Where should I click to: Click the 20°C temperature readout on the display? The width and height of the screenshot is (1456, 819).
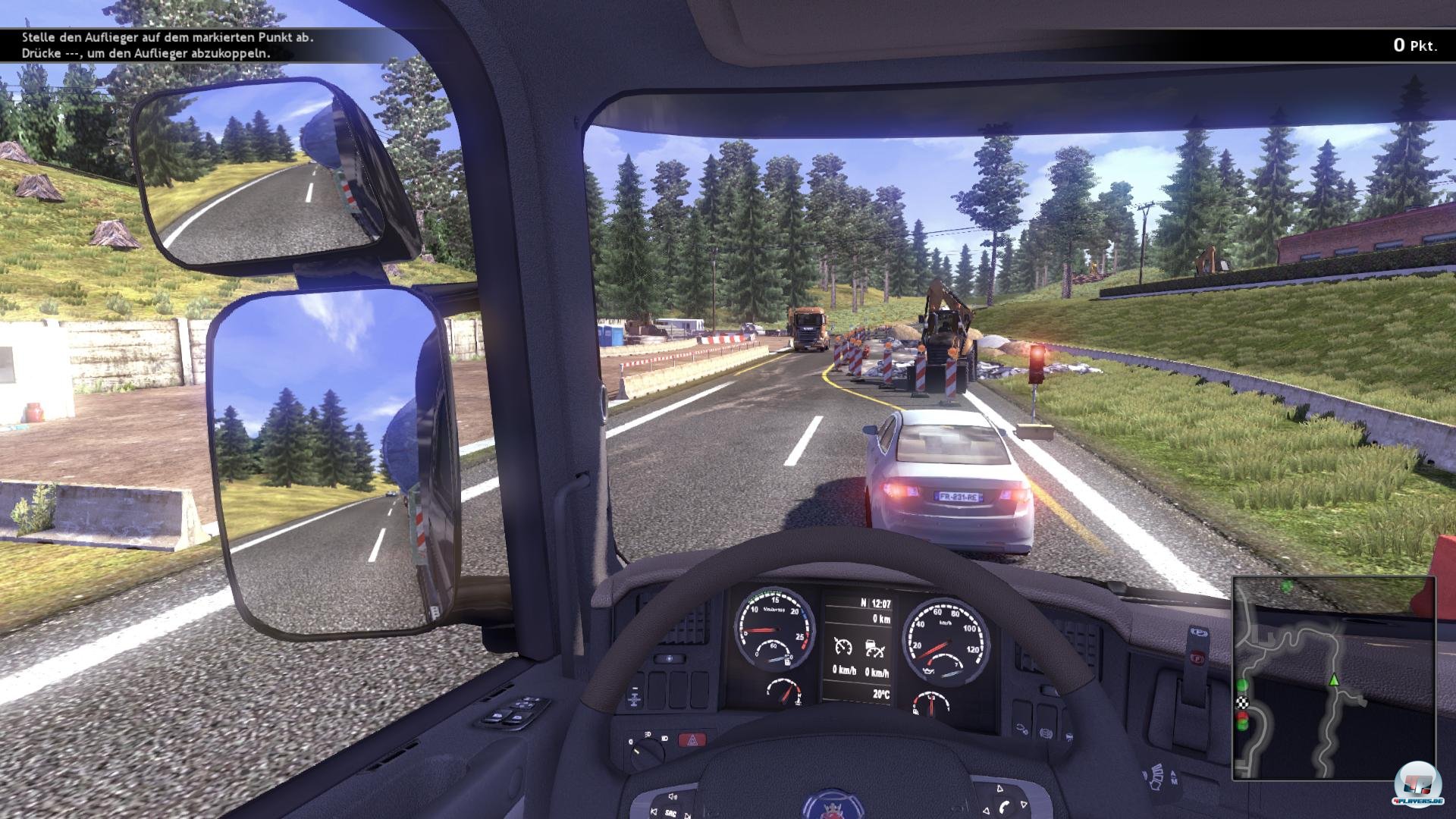(x=881, y=694)
